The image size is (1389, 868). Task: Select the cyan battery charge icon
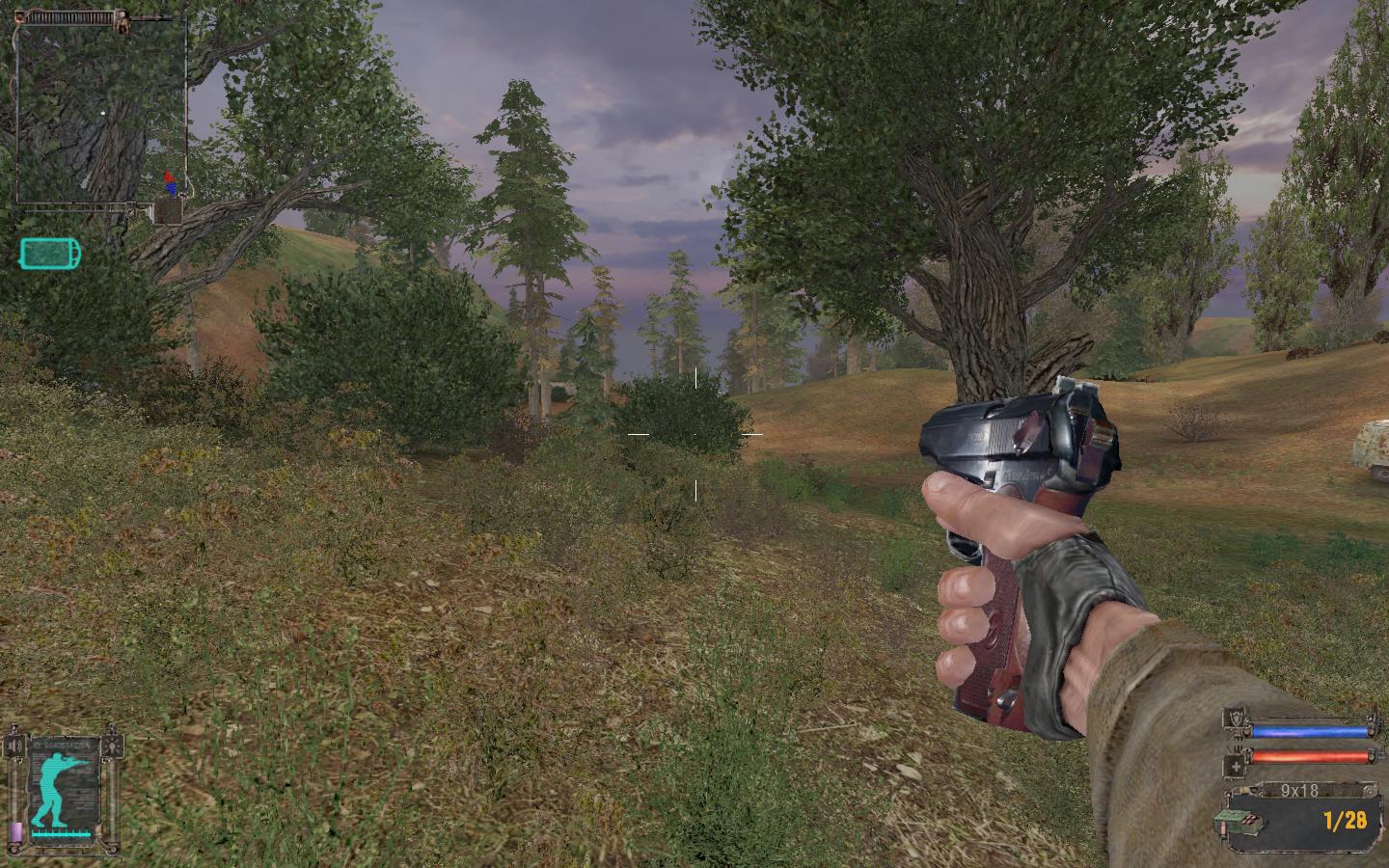(x=50, y=254)
